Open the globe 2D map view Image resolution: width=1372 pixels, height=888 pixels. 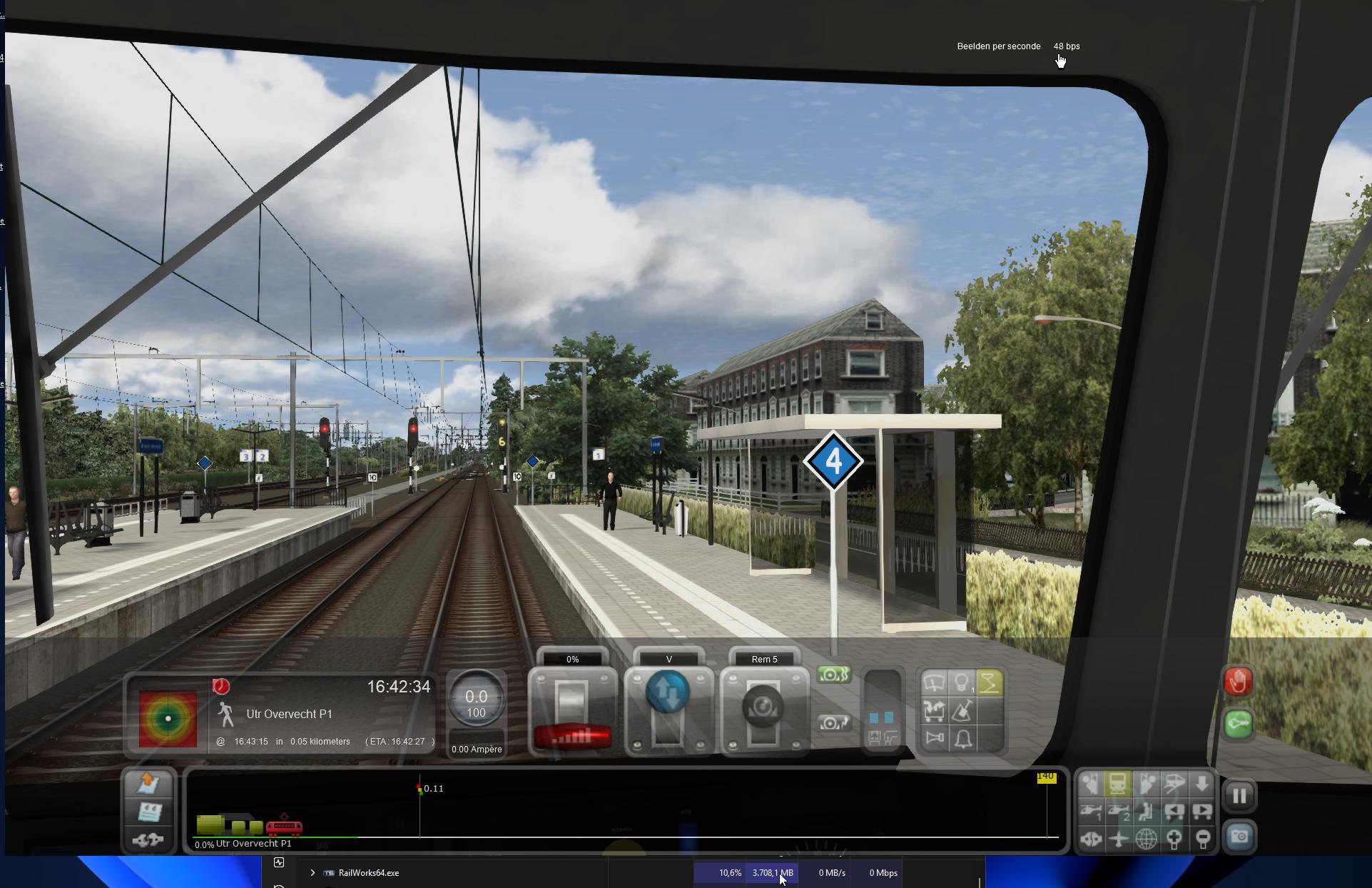[x=1146, y=839]
